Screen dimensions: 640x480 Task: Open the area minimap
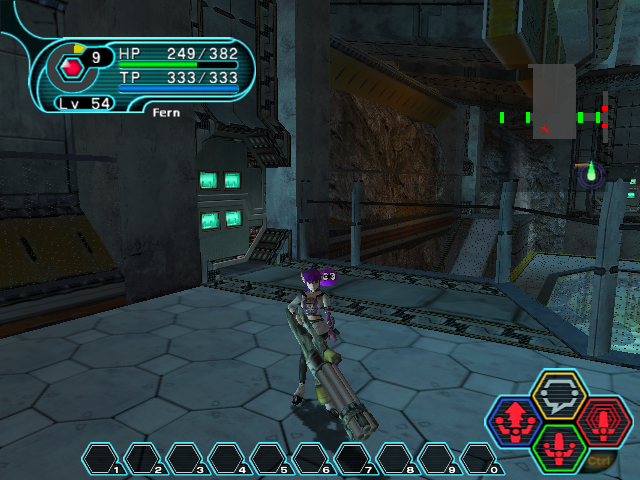tap(553, 102)
